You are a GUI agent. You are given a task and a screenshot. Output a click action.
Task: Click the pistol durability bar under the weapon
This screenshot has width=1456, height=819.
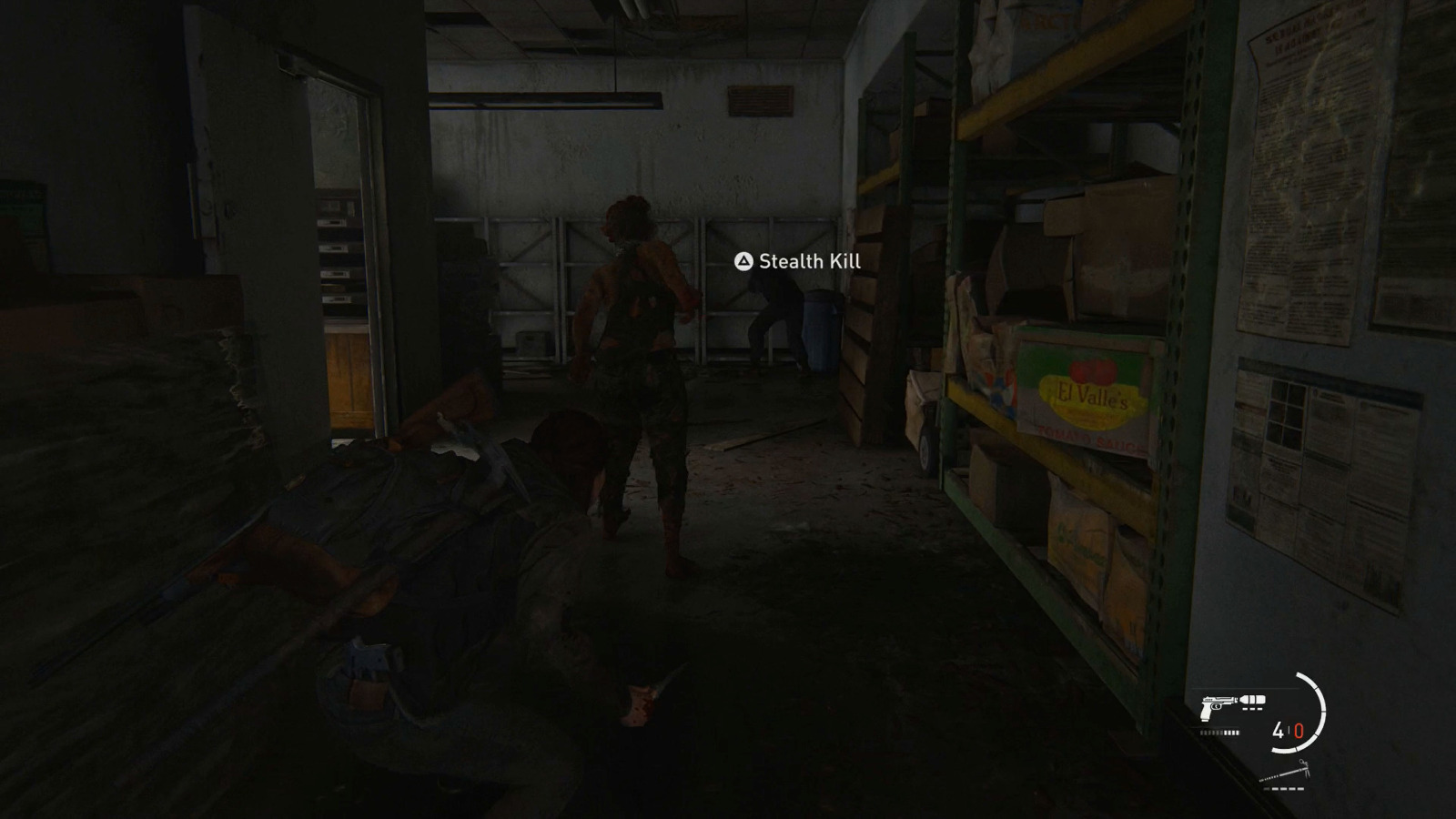(1219, 733)
